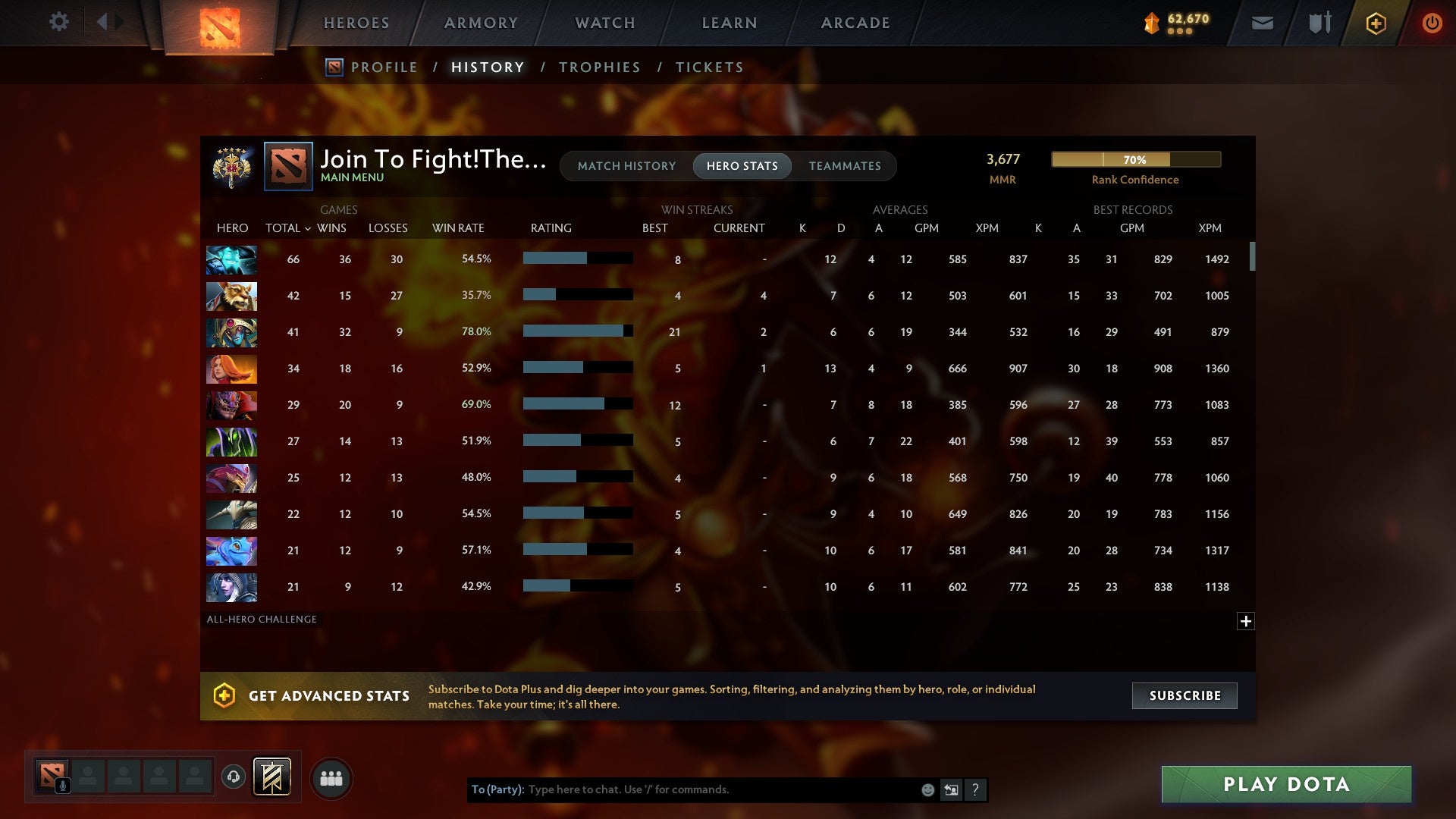The height and width of the screenshot is (819, 1456).
Task: Open the Dota Plus hexagon icon
Action: click(1376, 23)
